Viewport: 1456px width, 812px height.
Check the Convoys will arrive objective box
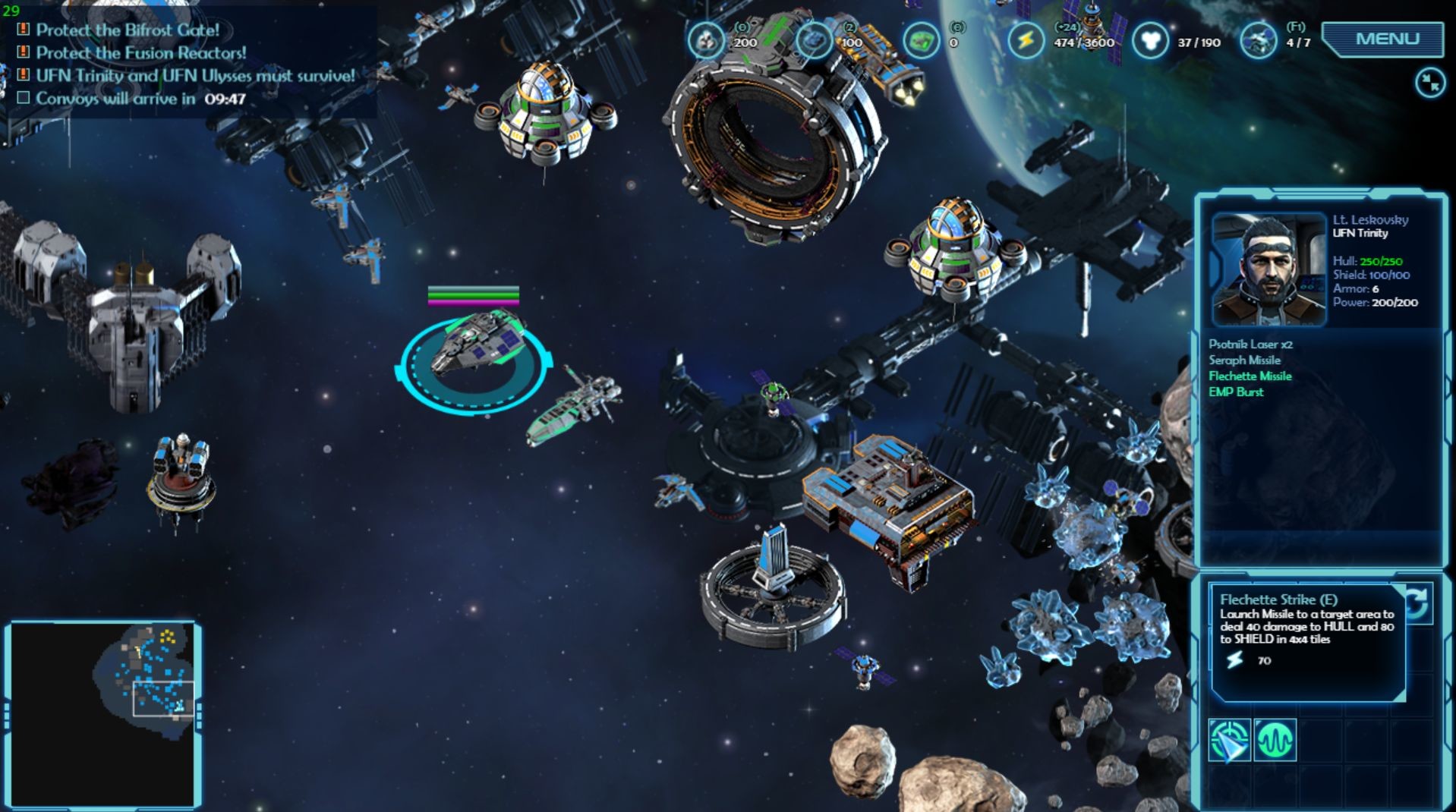coord(25,97)
